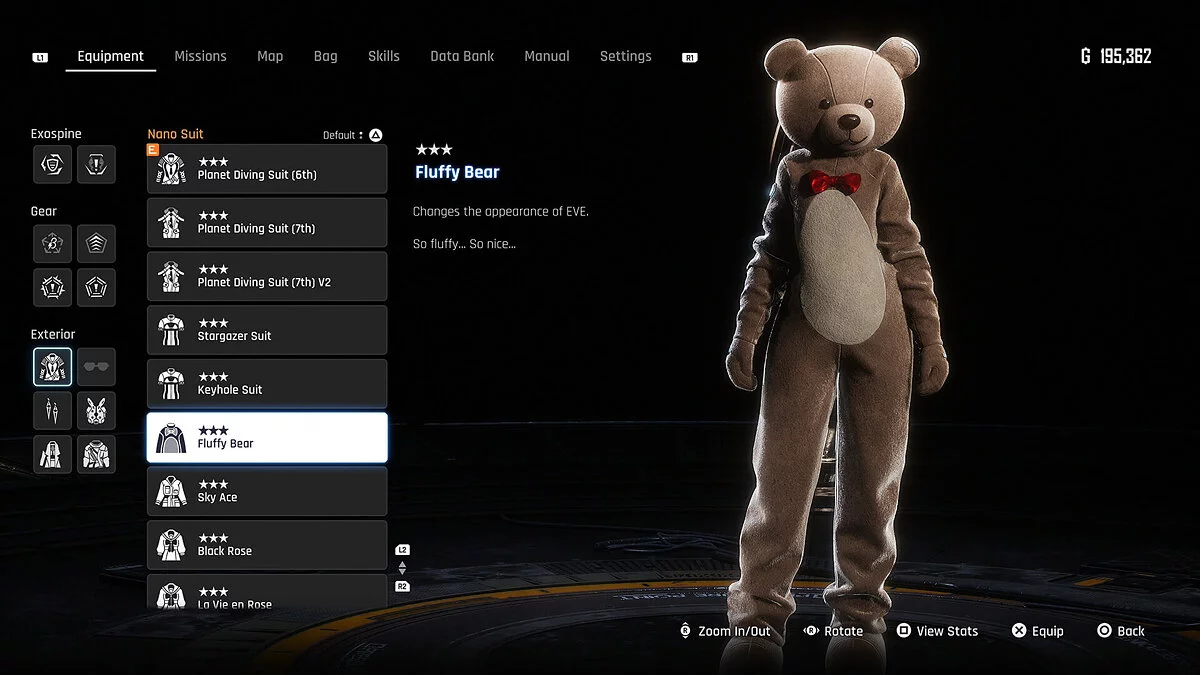Viewport: 1200px width, 675px height.
Task: Click the View Stats option
Action: [x=936, y=631]
